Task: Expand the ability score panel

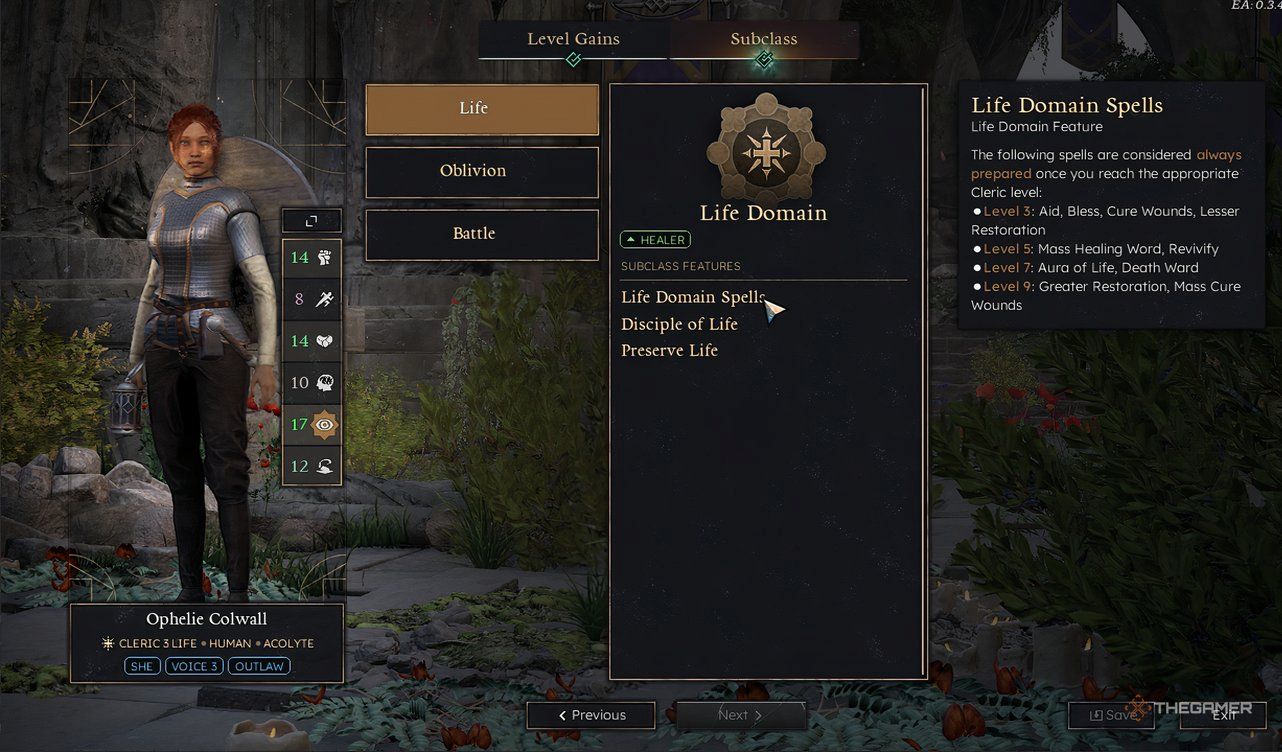Action: (x=311, y=221)
